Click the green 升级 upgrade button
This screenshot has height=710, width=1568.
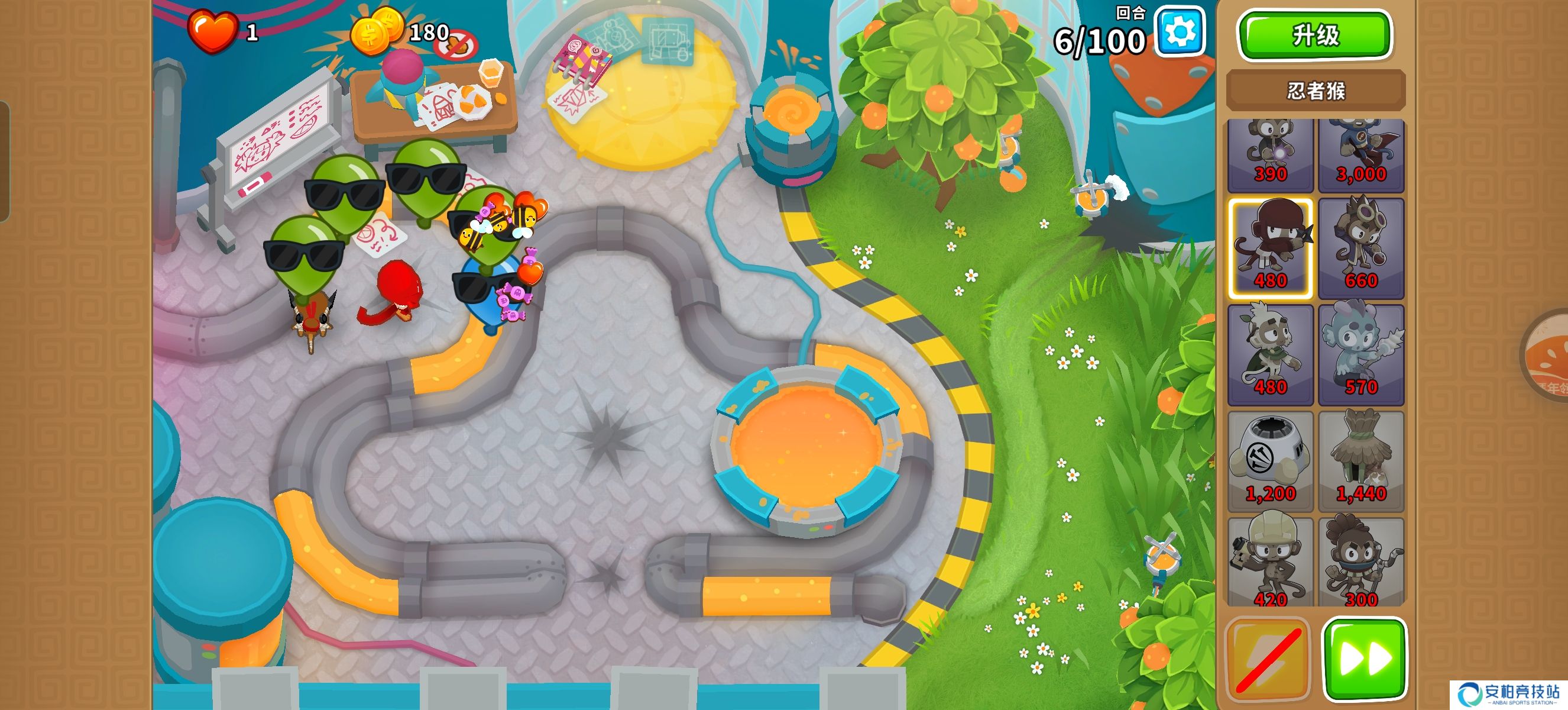(1315, 35)
